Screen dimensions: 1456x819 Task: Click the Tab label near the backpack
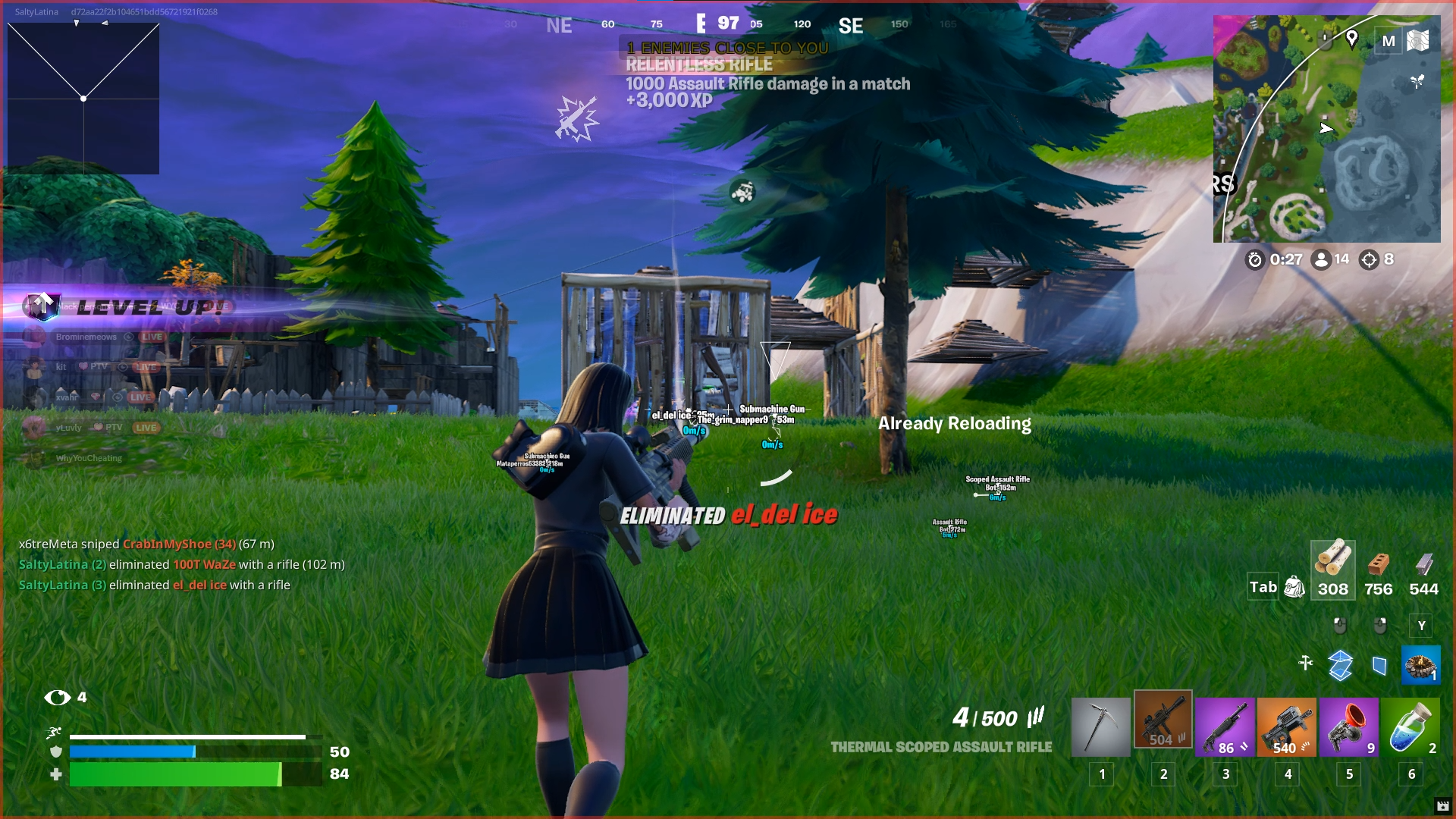(x=1262, y=587)
